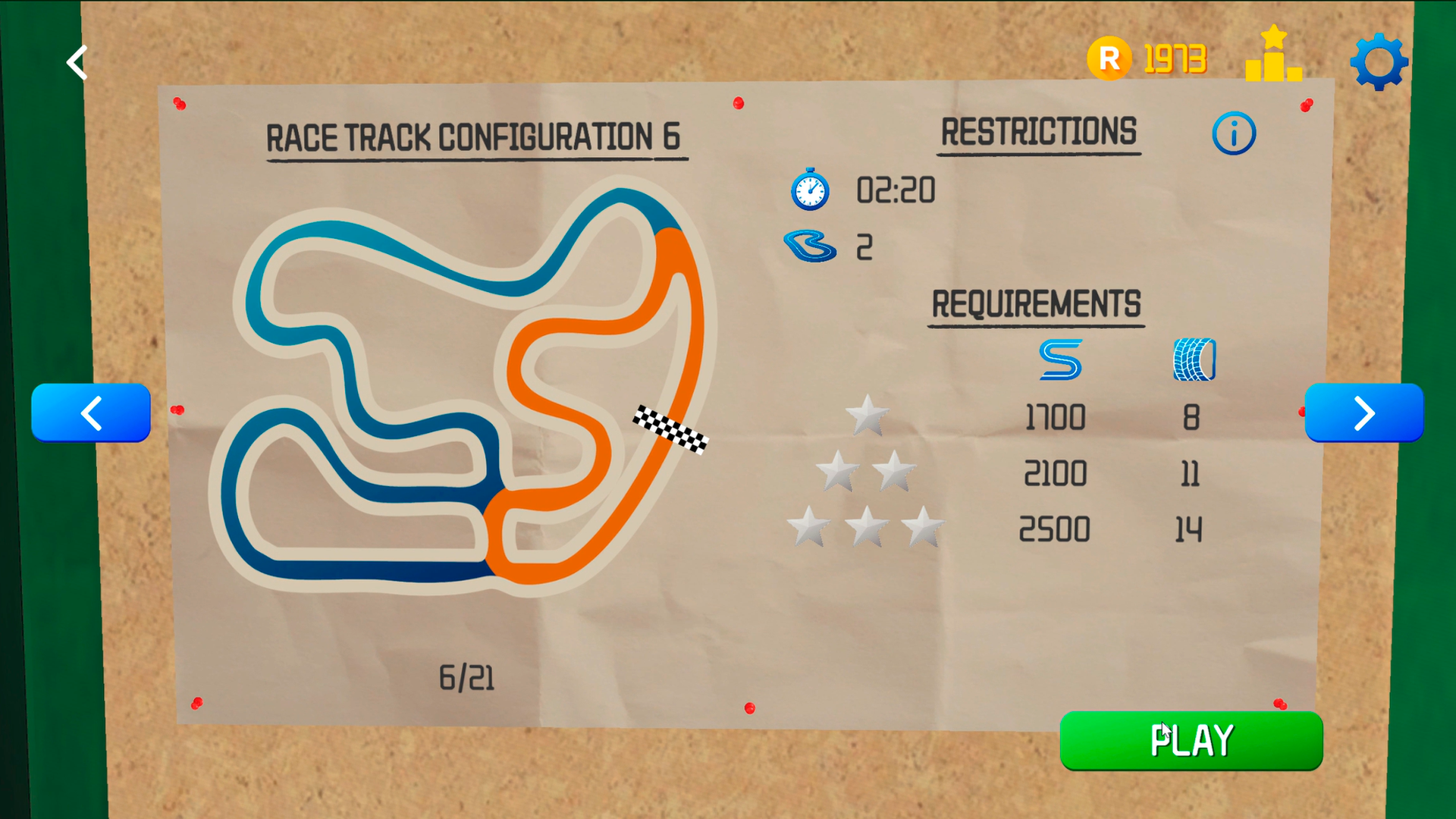The image size is (1456, 819).
Task: Open the settings gear menu
Action: tap(1379, 61)
